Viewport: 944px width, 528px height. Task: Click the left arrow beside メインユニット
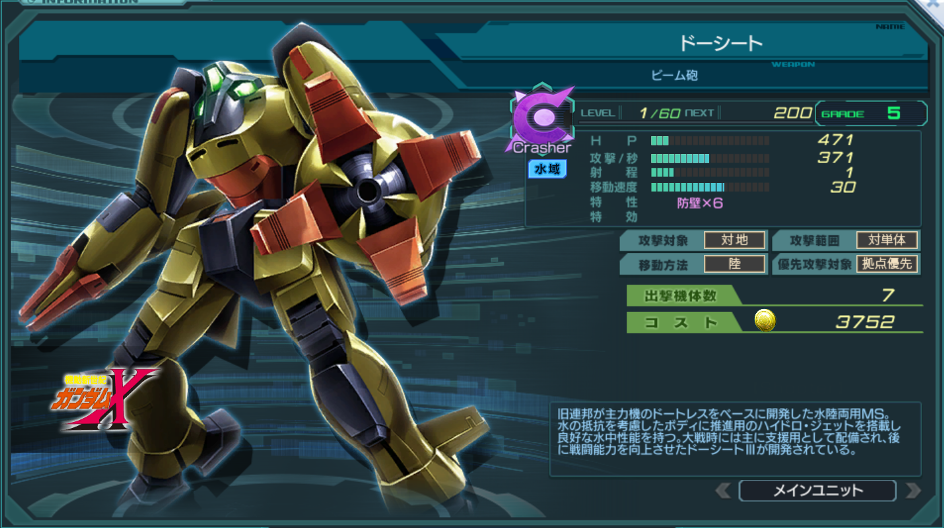pos(723,490)
